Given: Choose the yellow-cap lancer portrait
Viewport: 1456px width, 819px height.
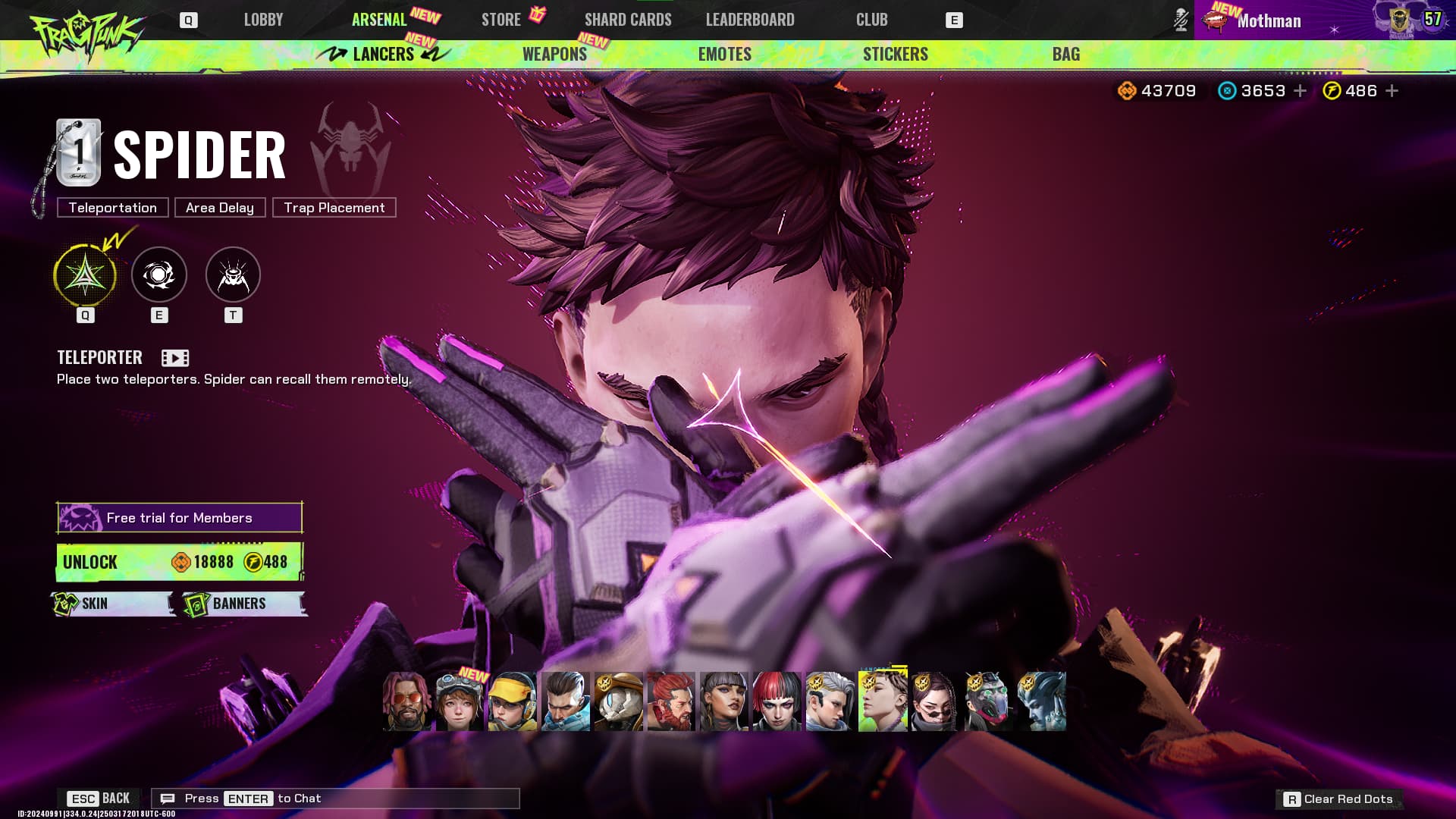Looking at the screenshot, I should 512,701.
